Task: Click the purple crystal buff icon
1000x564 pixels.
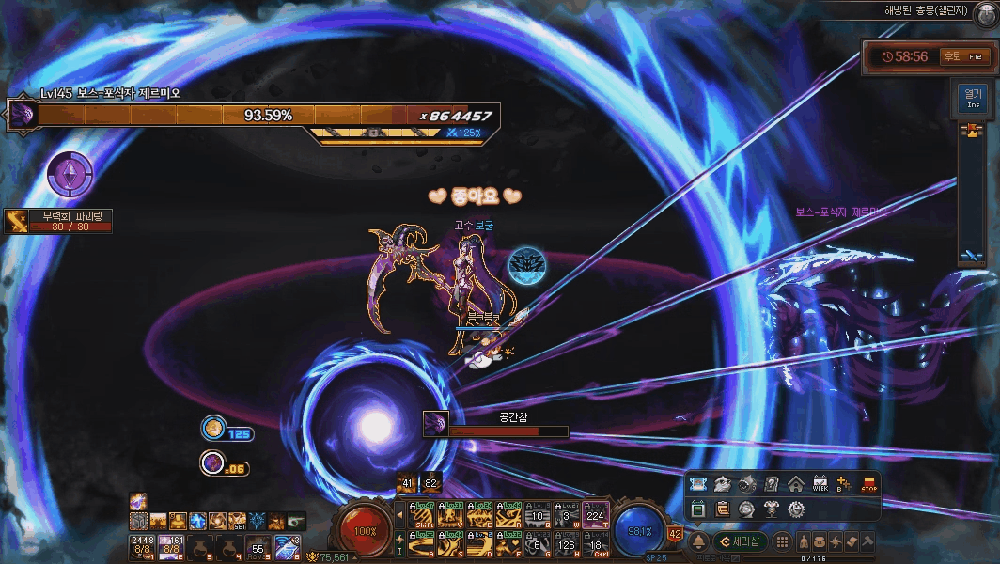Action: (70, 175)
